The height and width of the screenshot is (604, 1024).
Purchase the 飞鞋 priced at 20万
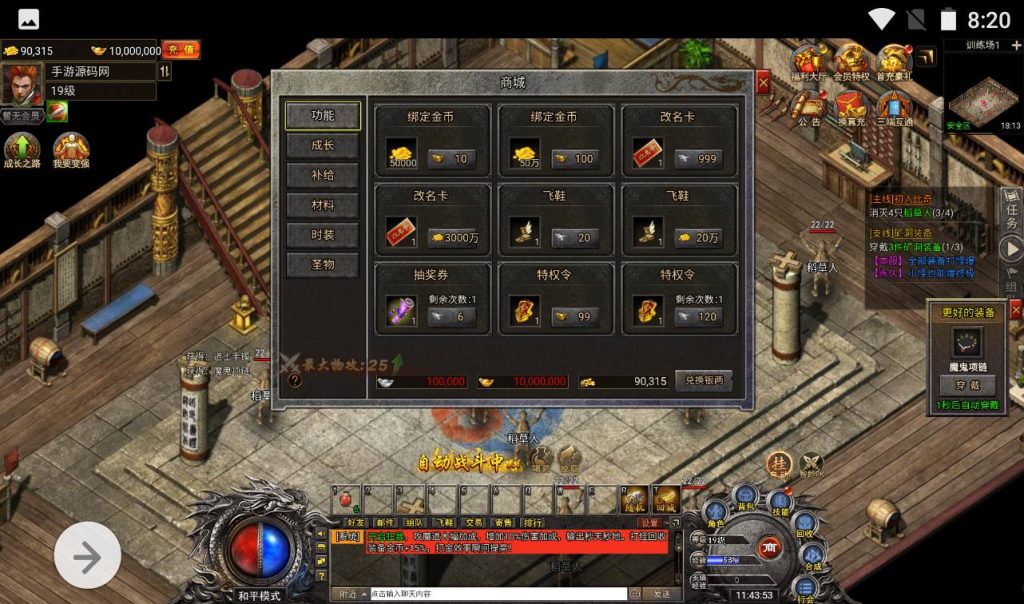(x=698, y=238)
